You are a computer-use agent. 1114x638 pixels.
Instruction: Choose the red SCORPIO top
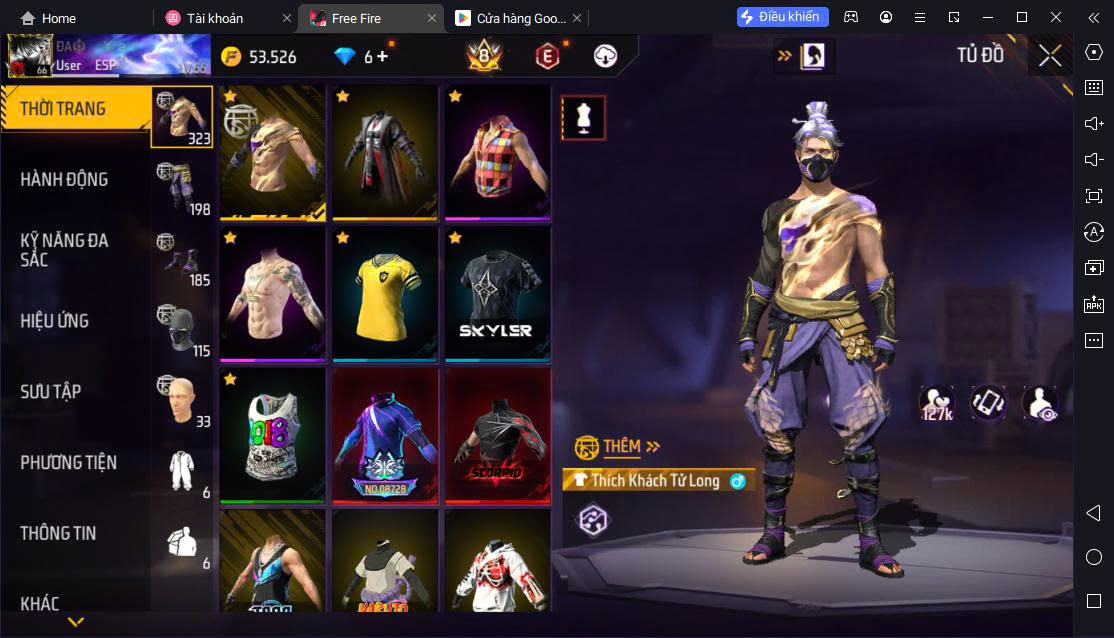(497, 436)
